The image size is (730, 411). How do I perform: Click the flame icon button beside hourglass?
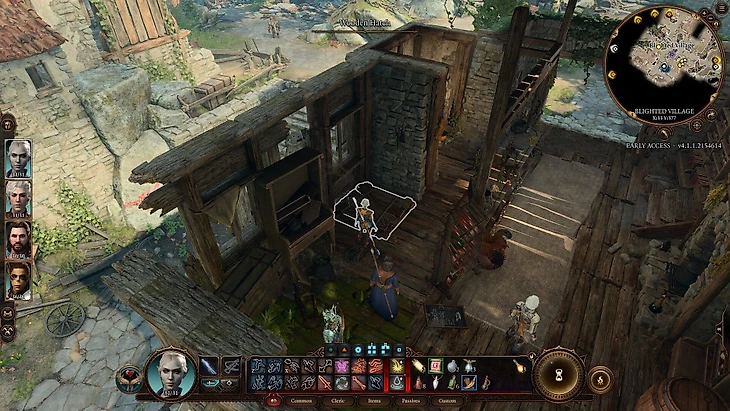pos(600,379)
